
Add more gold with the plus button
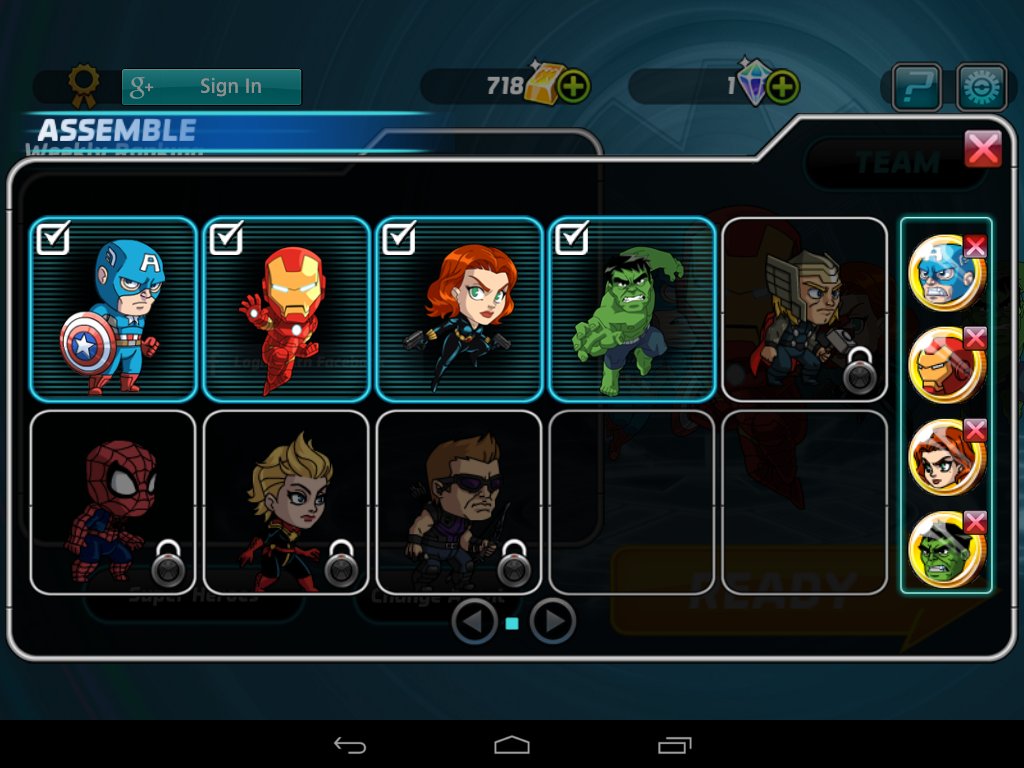pyautogui.click(x=573, y=87)
